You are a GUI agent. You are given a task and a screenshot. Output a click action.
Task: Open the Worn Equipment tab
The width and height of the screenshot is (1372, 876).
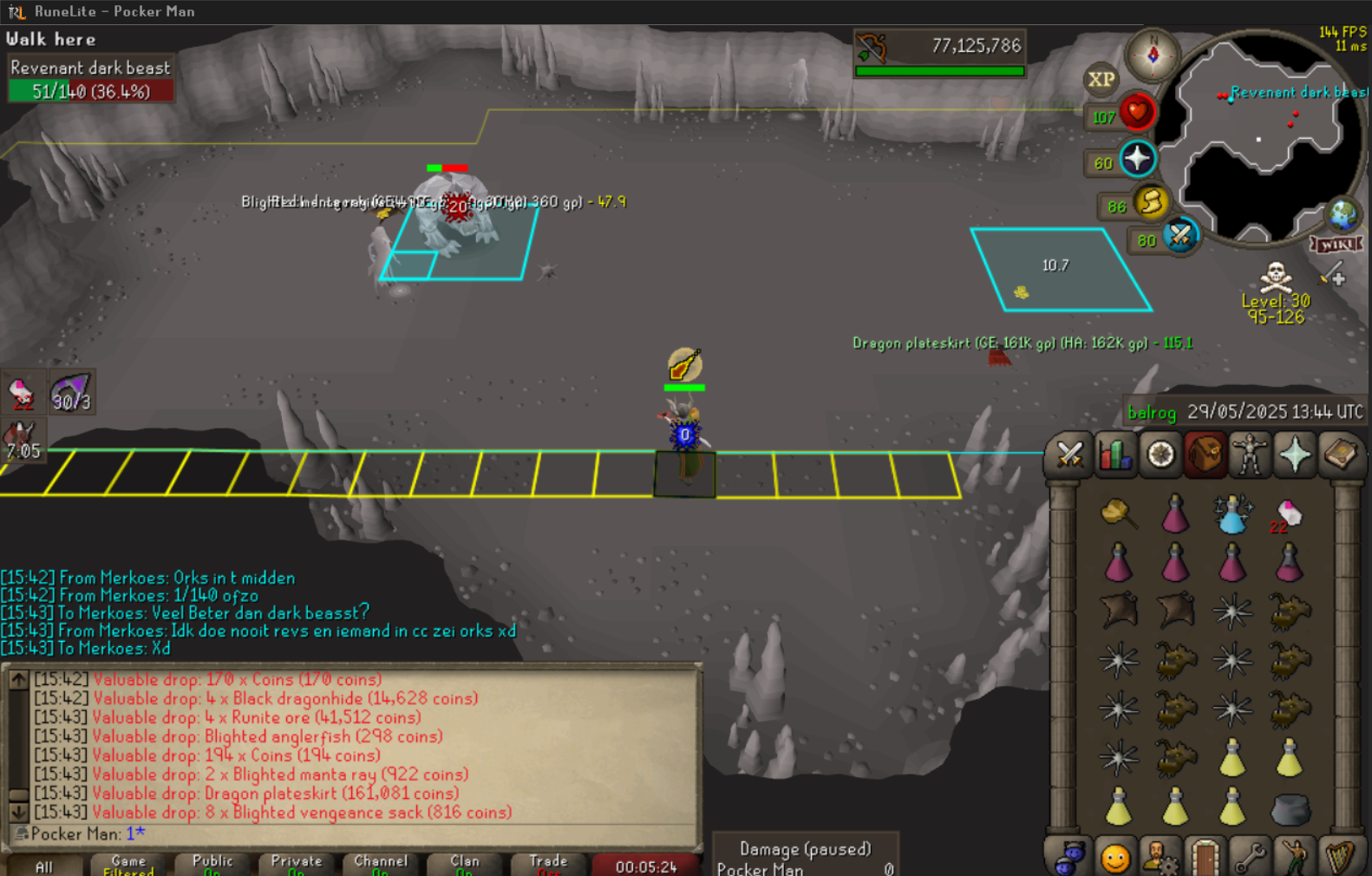[x=1250, y=454]
